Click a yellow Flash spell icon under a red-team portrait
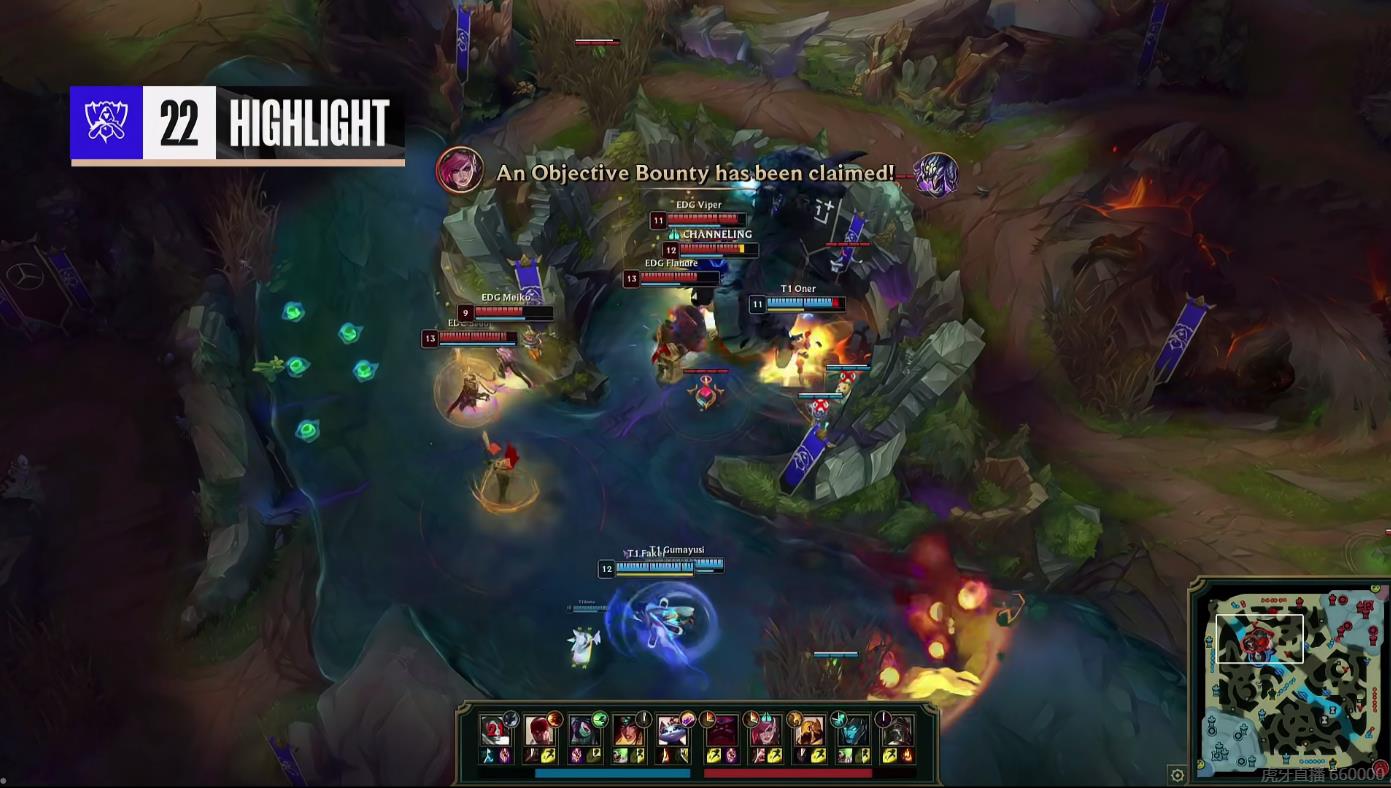 [715, 755]
